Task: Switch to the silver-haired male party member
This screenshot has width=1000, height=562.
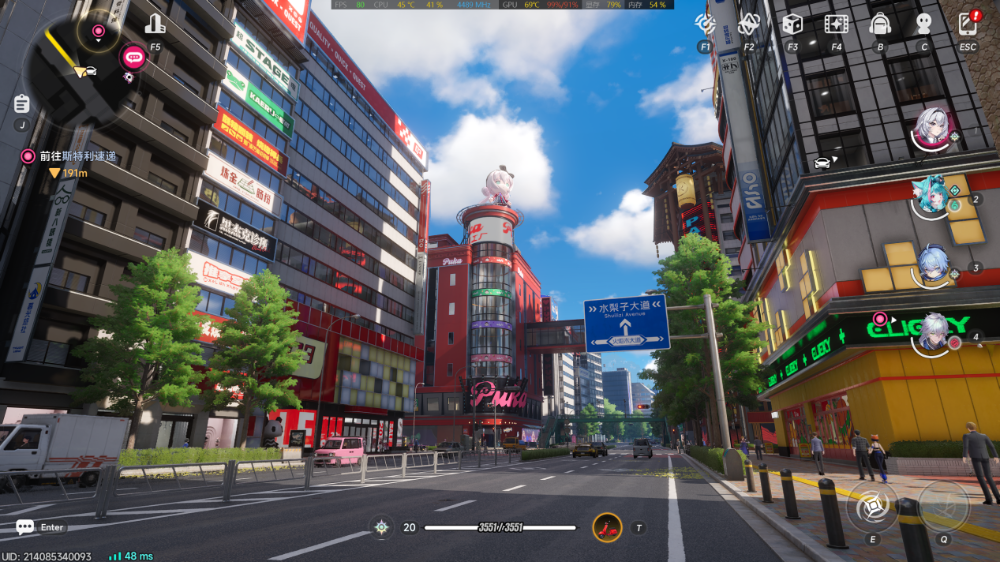Action: (x=934, y=332)
